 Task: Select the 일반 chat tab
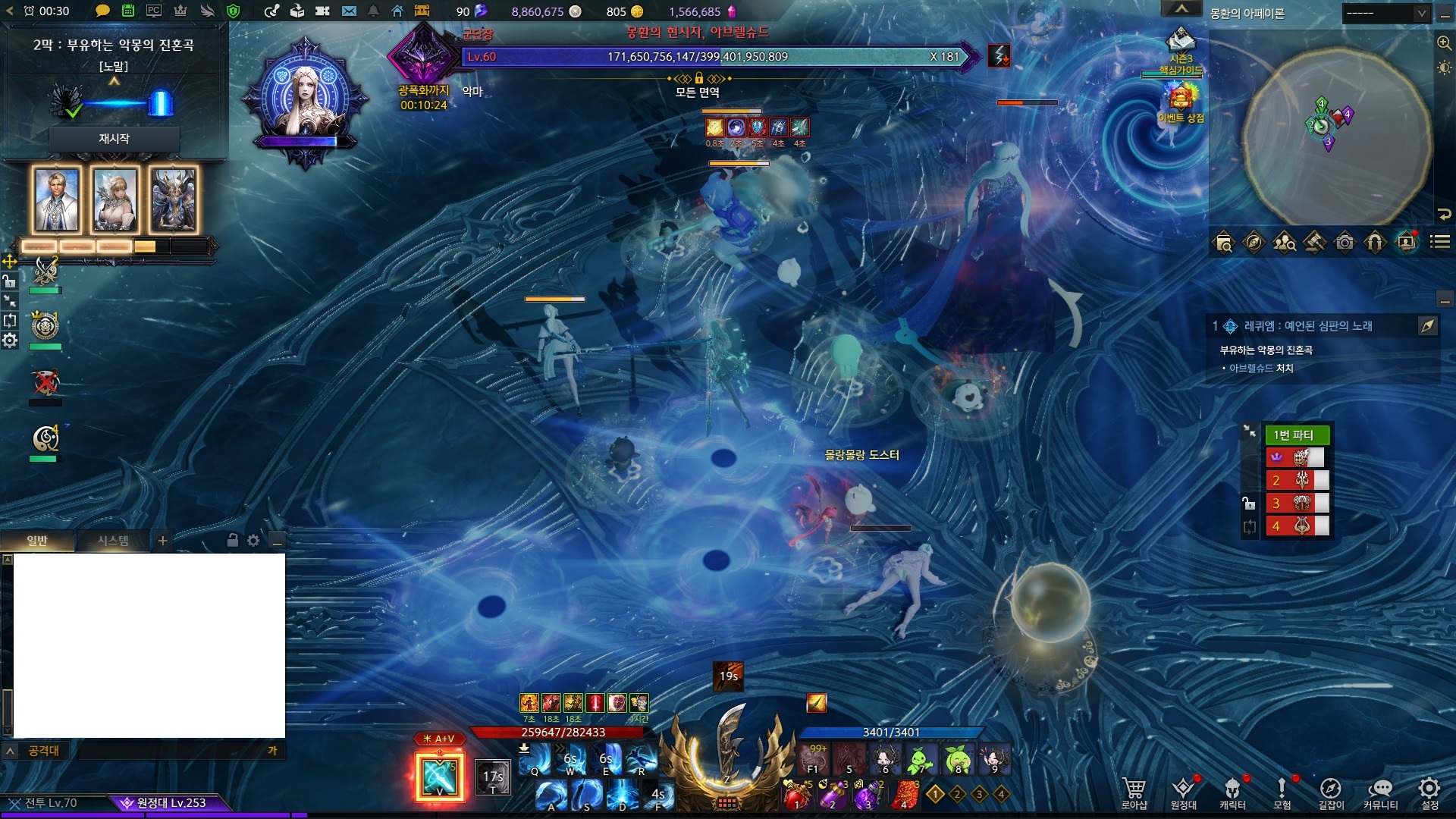coord(37,541)
